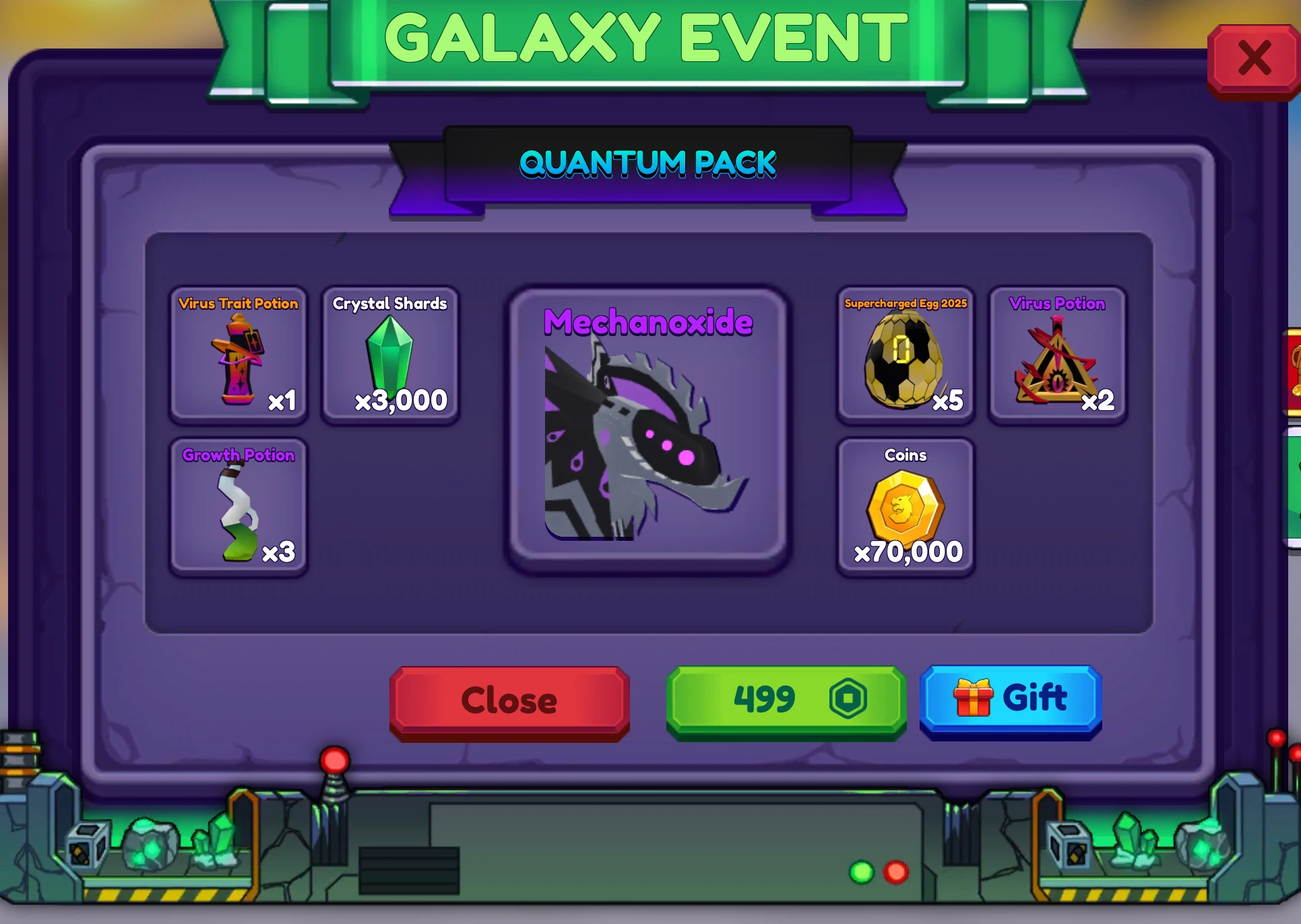
Task: Purchase the pack for 499 Robux
Action: (786, 700)
